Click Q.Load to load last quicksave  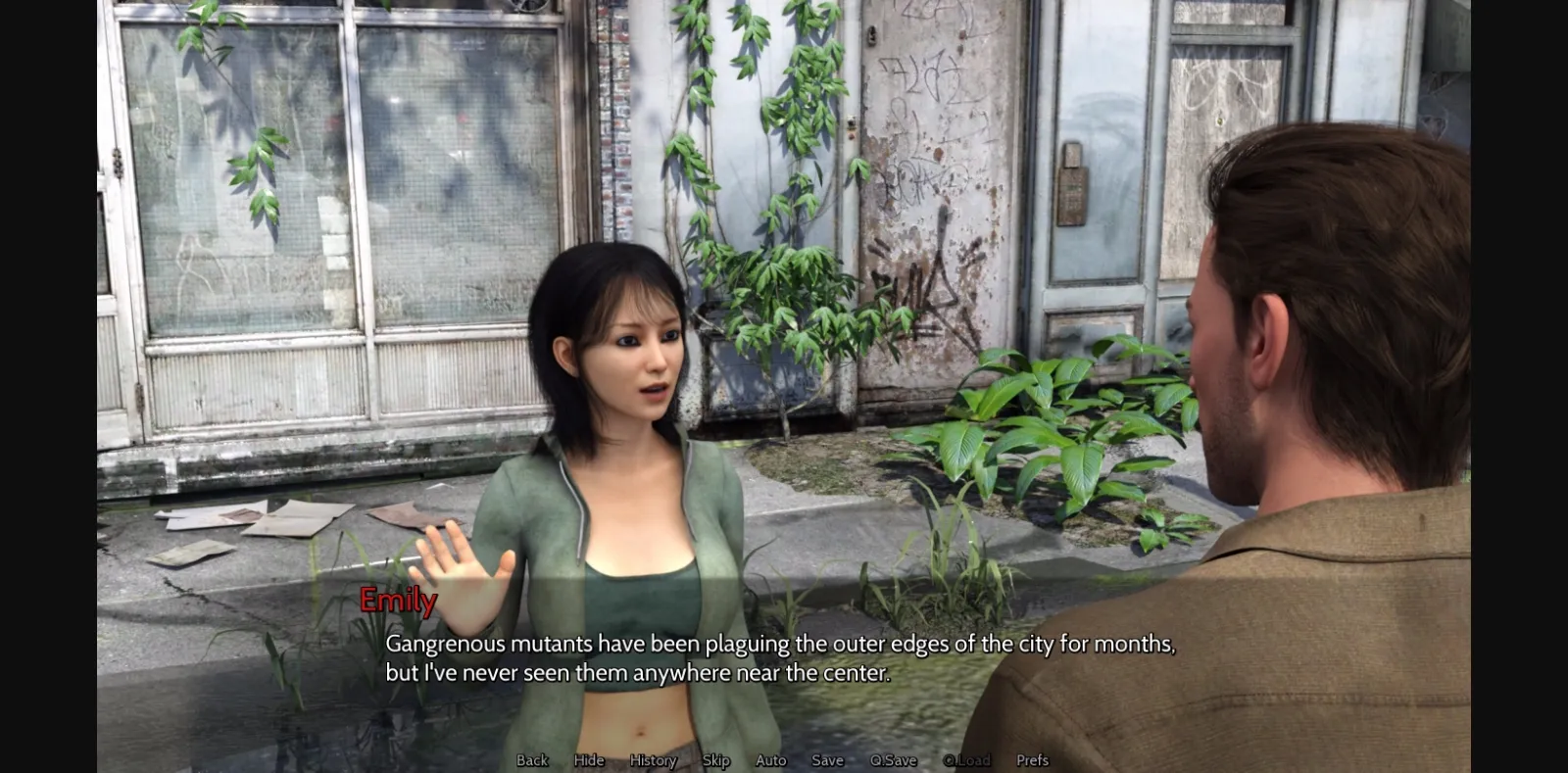pyautogui.click(x=968, y=759)
